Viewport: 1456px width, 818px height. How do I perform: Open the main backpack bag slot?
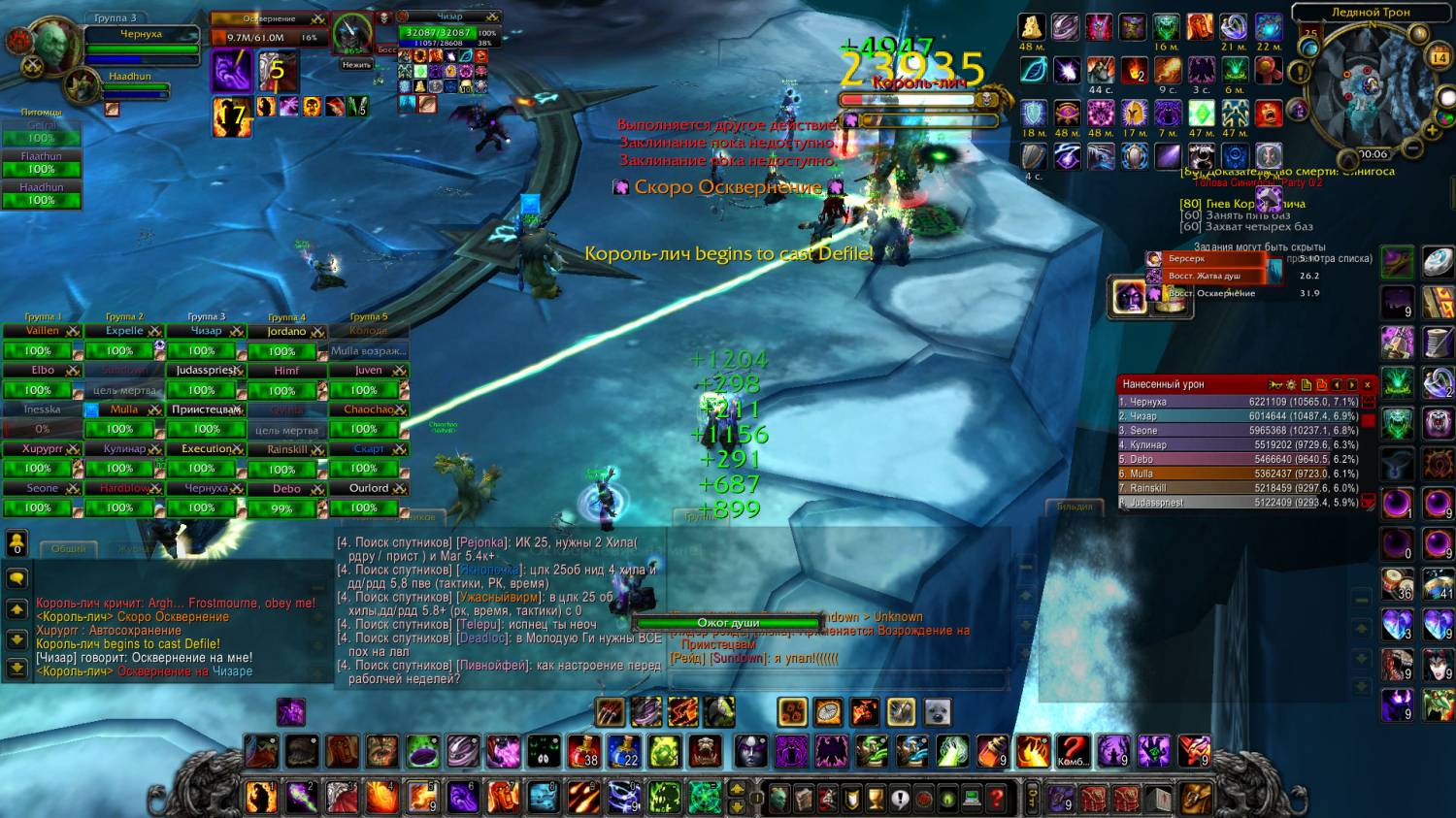click(1196, 799)
